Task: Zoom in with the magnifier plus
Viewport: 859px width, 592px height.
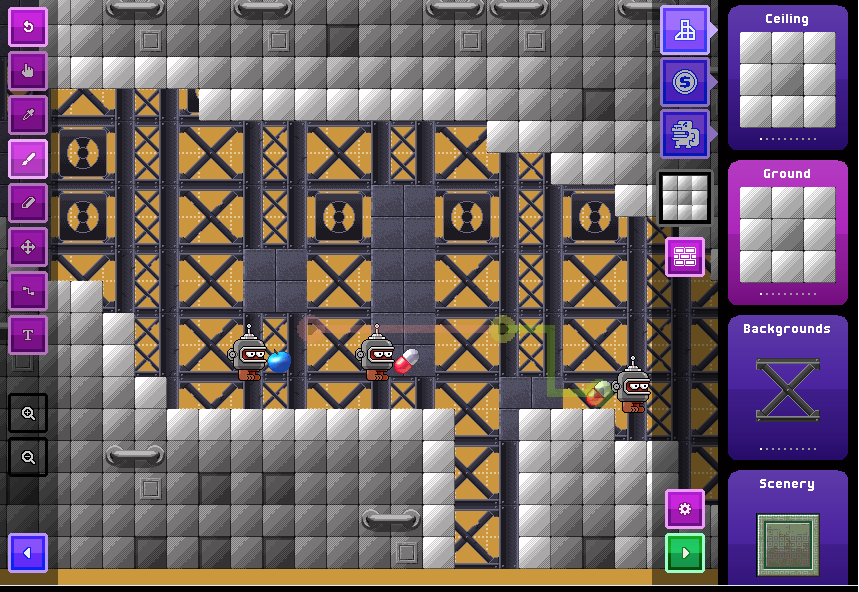Action: point(28,413)
